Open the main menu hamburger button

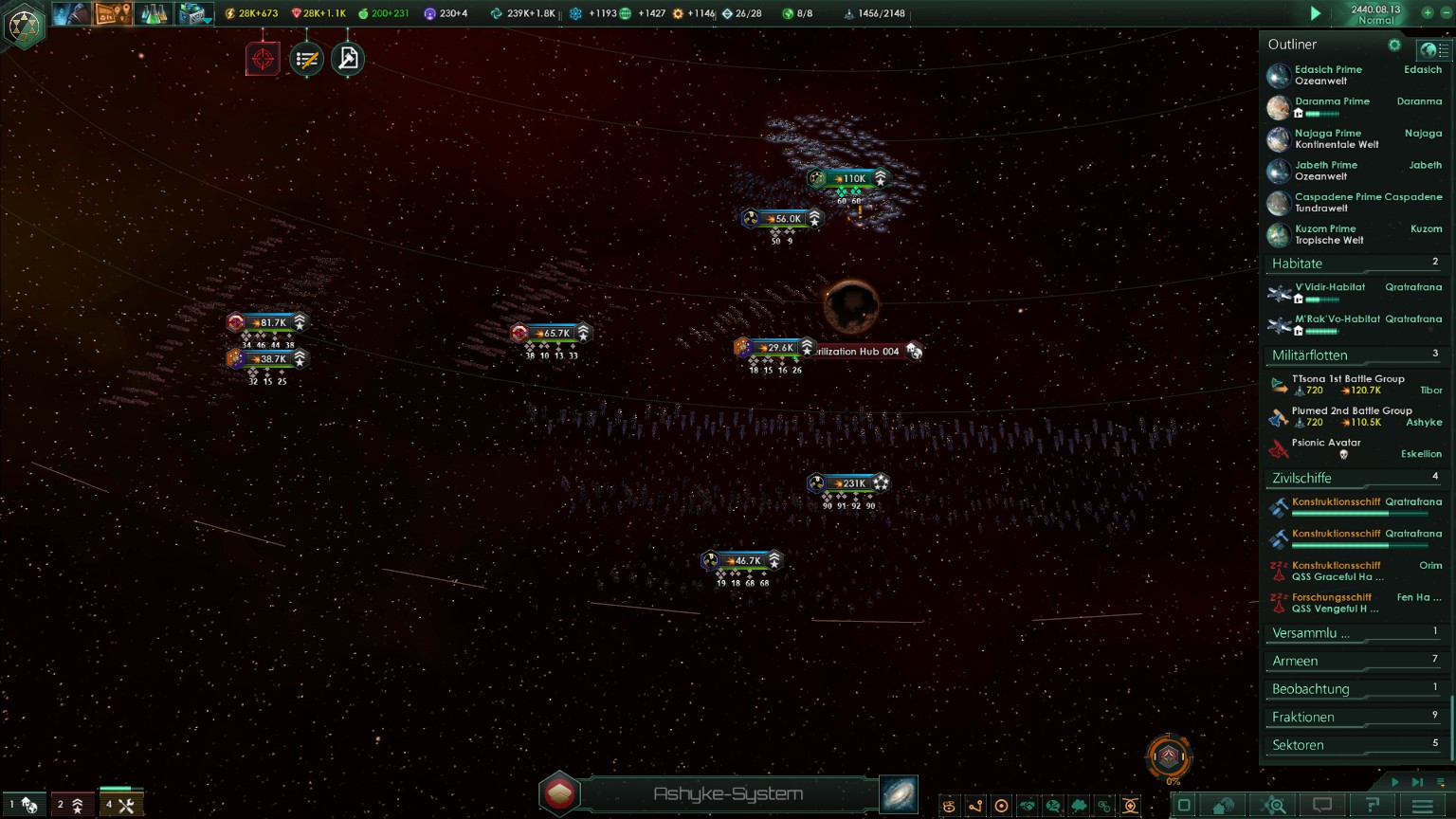pos(1422,806)
